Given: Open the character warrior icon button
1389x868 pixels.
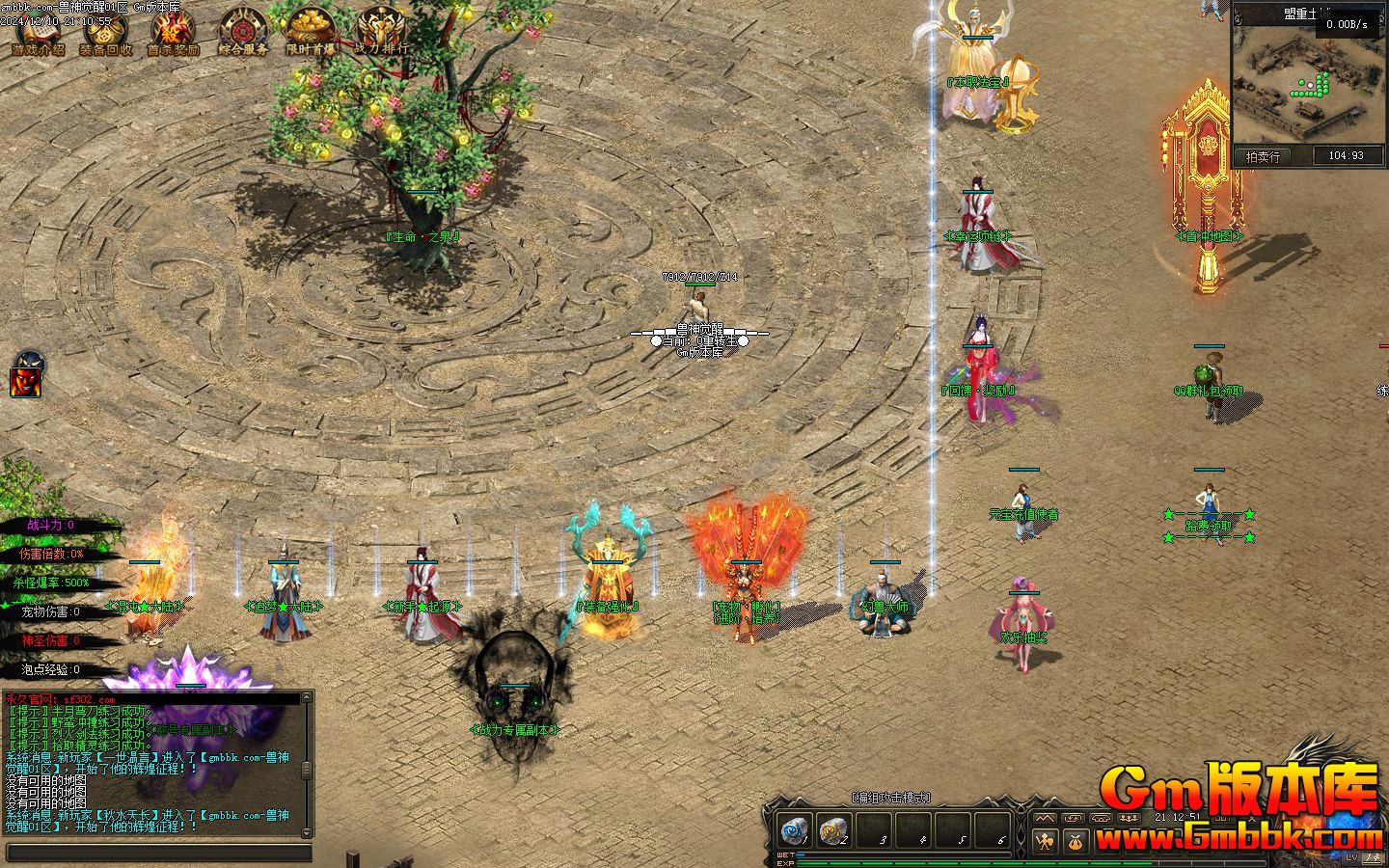Looking at the screenshot, I should pos(1047,842).
